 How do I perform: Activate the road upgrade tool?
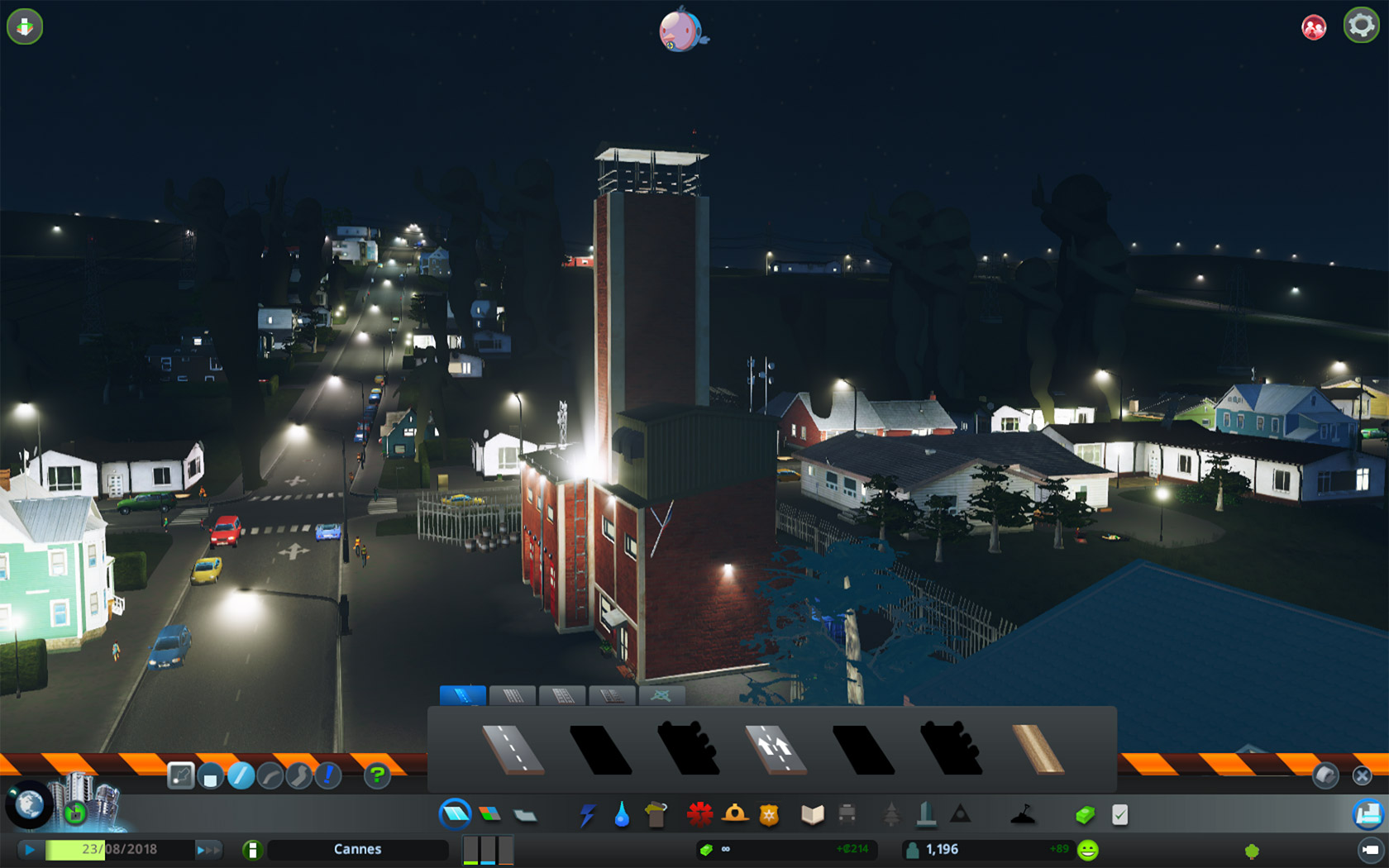pos(328,775)
